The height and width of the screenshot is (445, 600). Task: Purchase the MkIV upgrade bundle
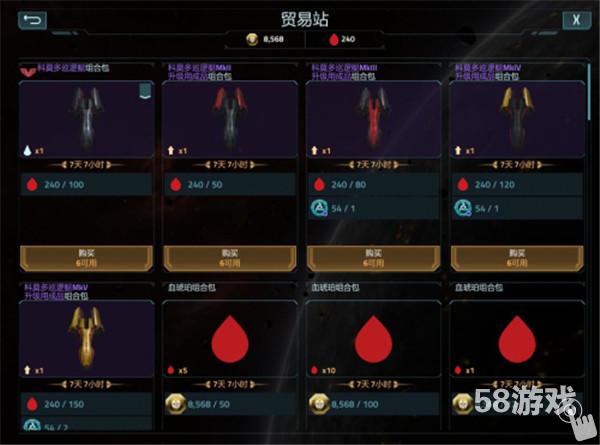click(x=516, y=258)
